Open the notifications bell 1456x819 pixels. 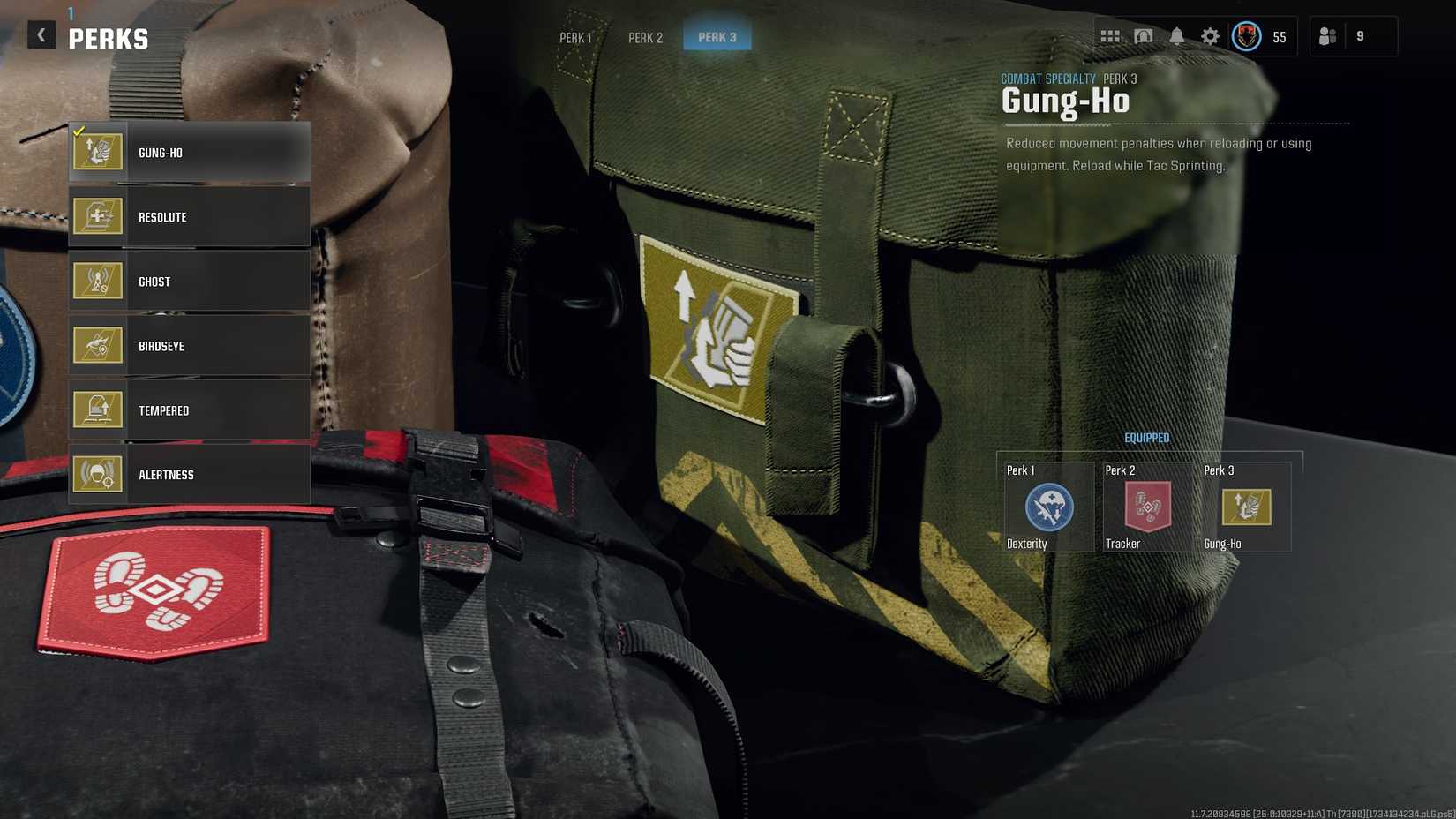tap(1176, 36)
